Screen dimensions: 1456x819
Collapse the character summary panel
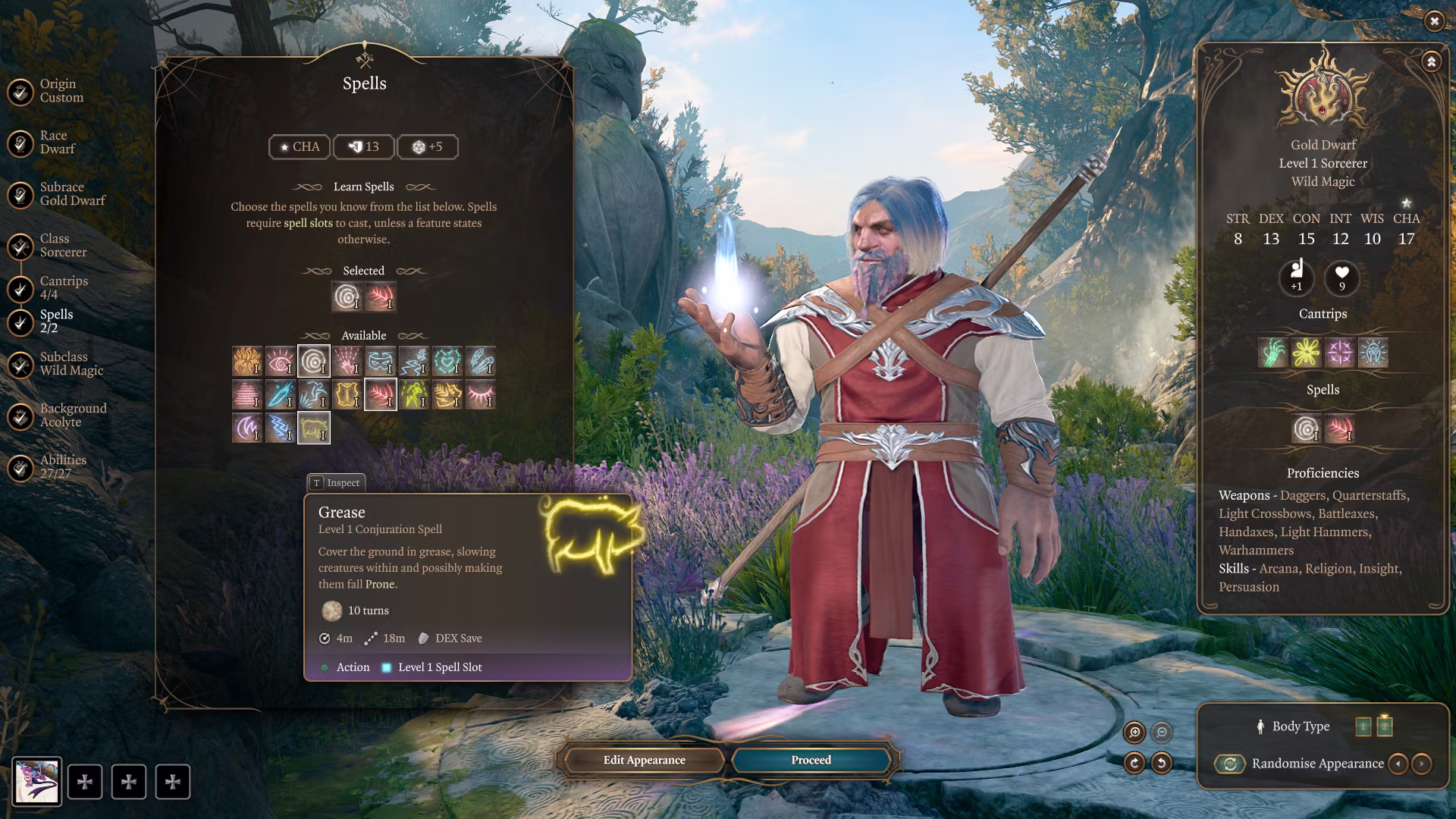pyautogui.click(x=1431, y=61)
